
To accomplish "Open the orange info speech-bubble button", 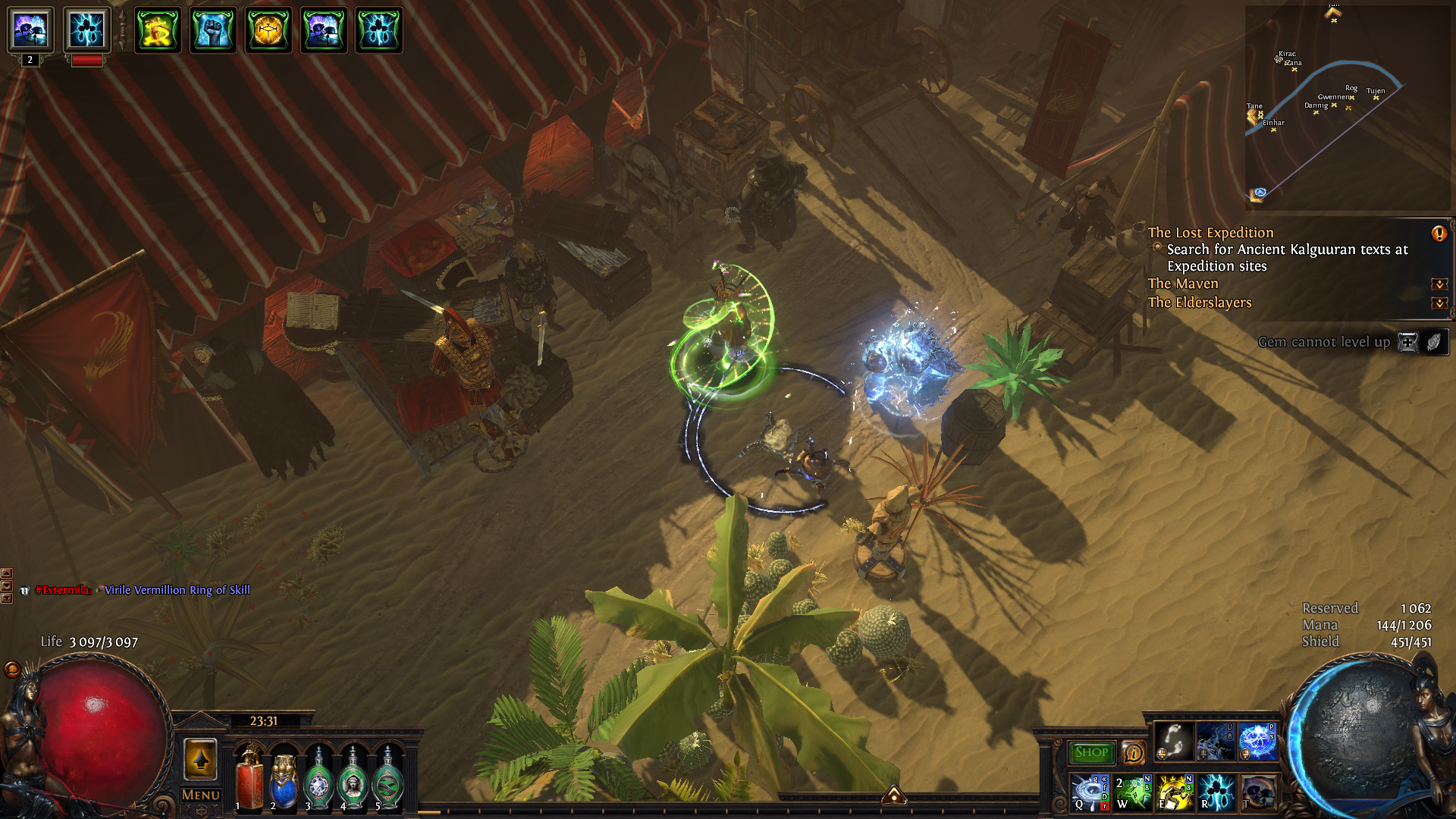I will (1133, 753).
